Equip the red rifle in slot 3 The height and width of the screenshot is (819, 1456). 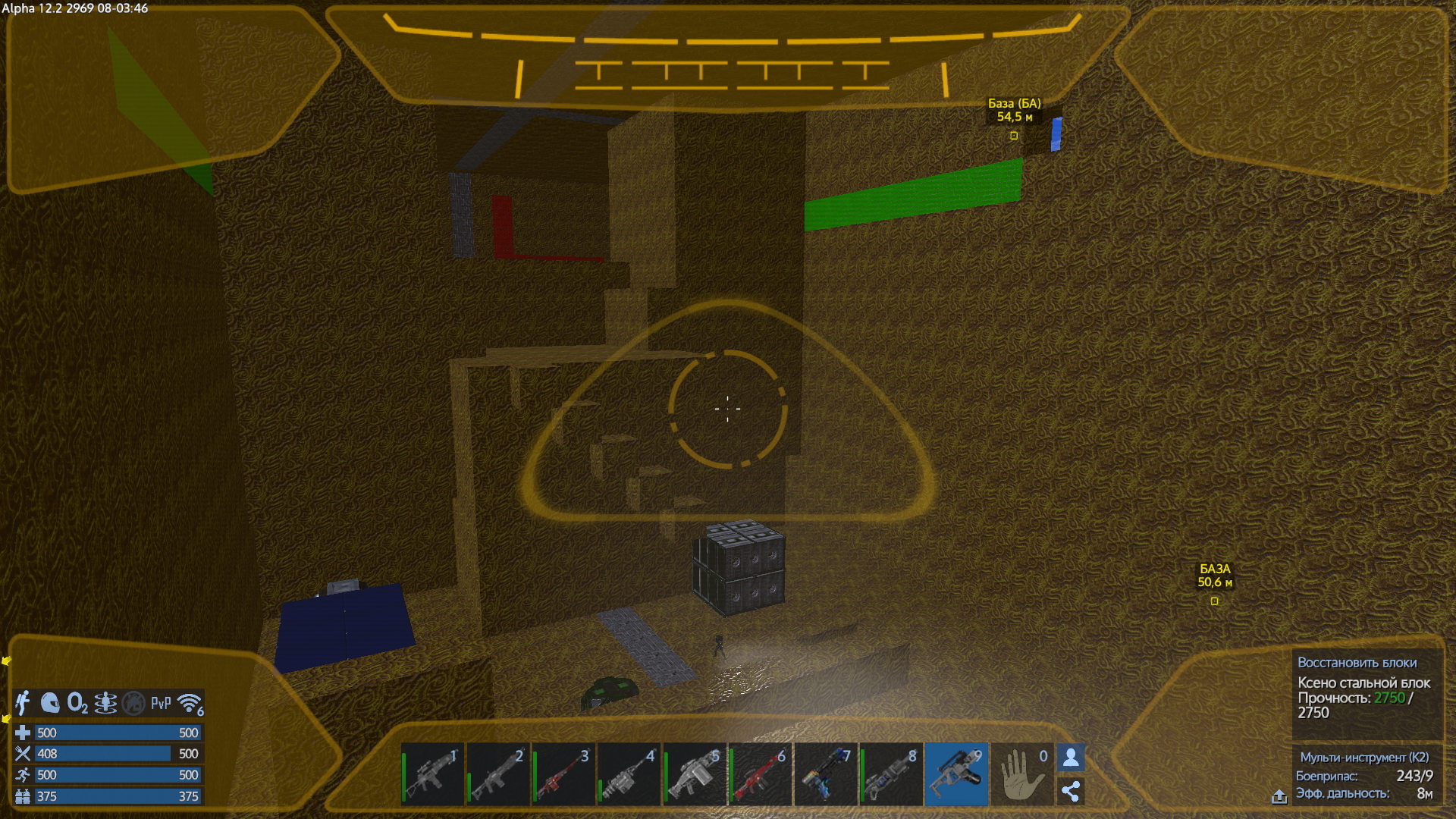pyautogui.click(x=564, y=774)
